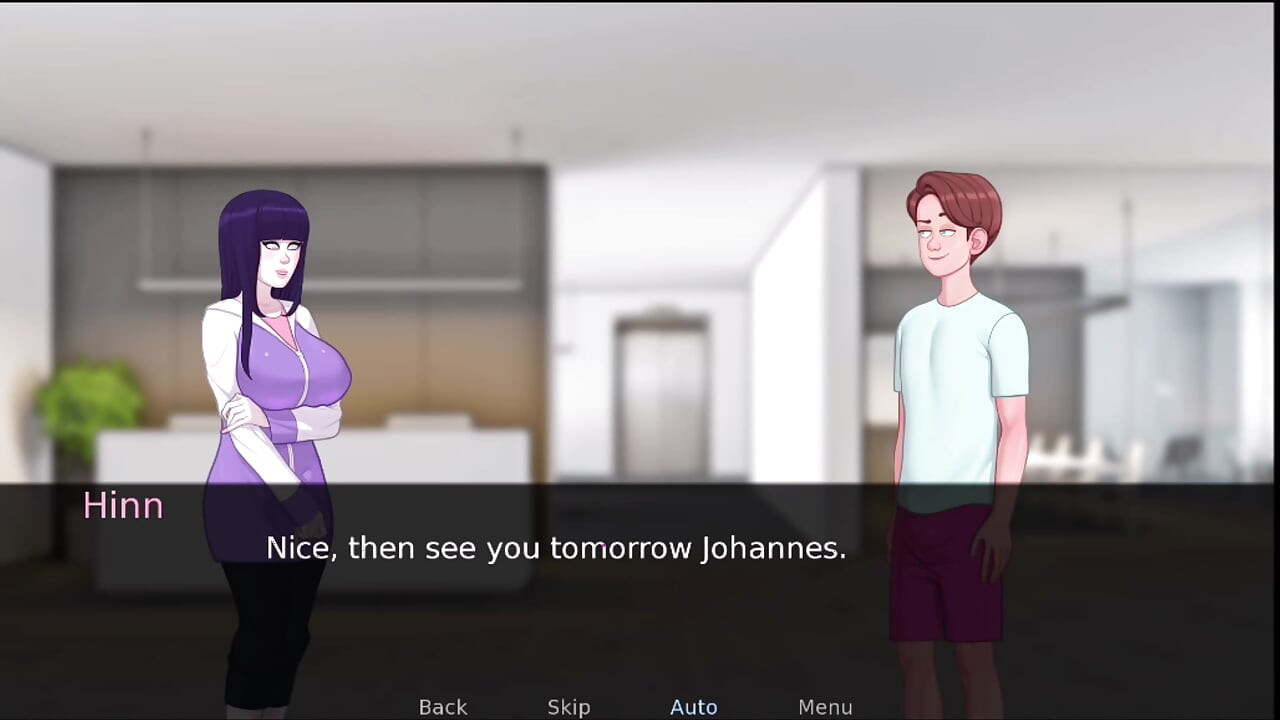Select the speaker name Hinn

(x=123, y=505)
